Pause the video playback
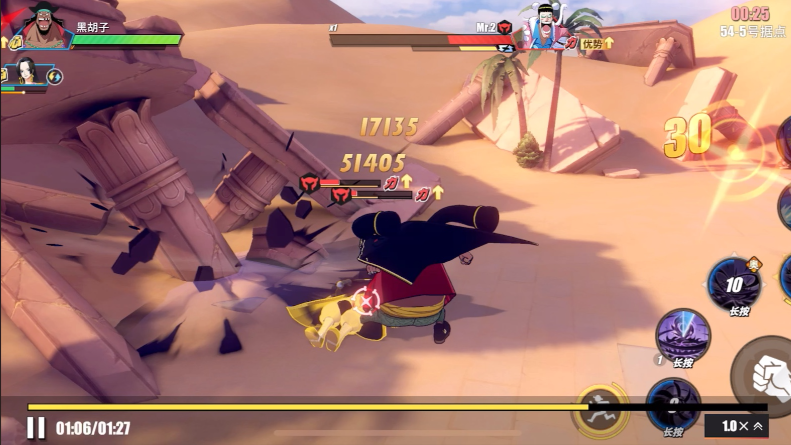This screenshot has height=445, width=791. tap(36, 428)
